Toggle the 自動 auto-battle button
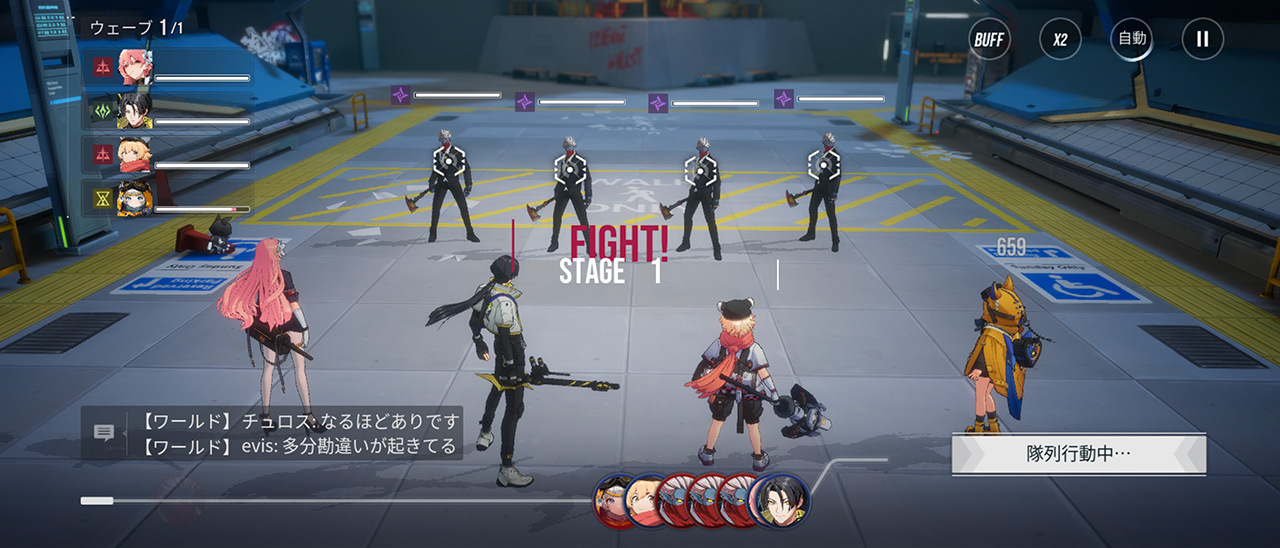The width and height of the screenshot is (1280, 548). 1132,40
